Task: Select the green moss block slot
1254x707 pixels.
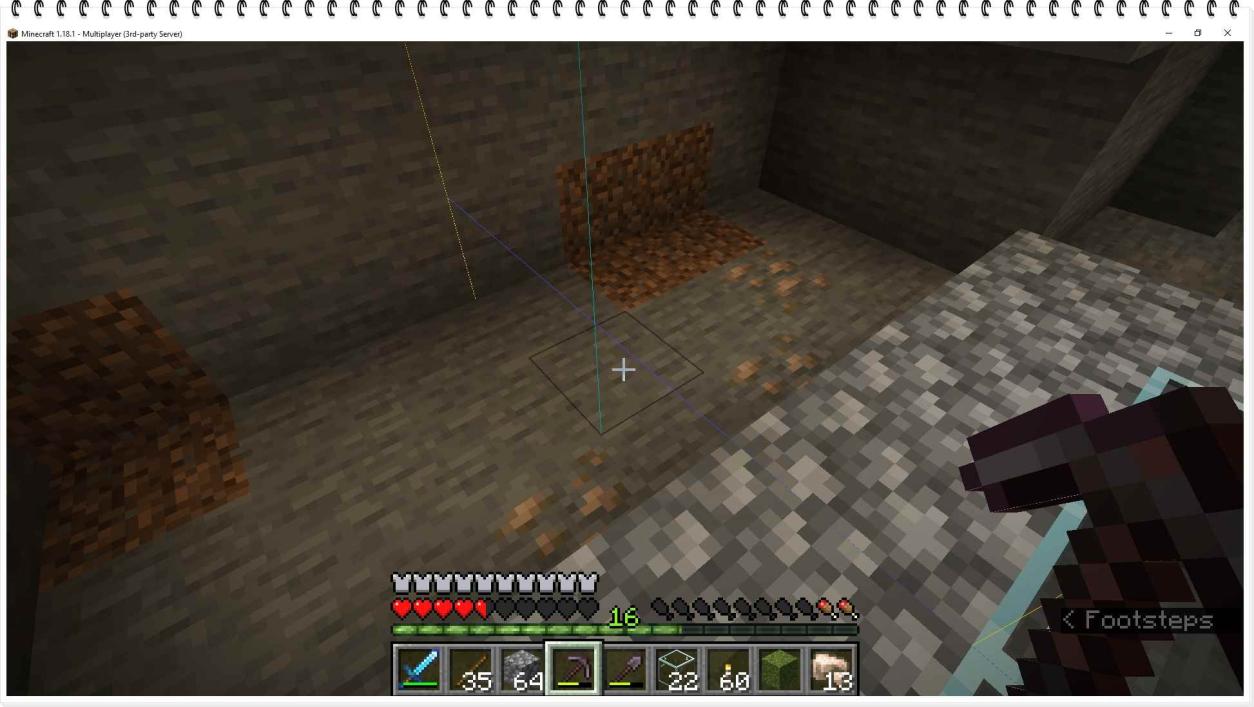Action: 781,668
